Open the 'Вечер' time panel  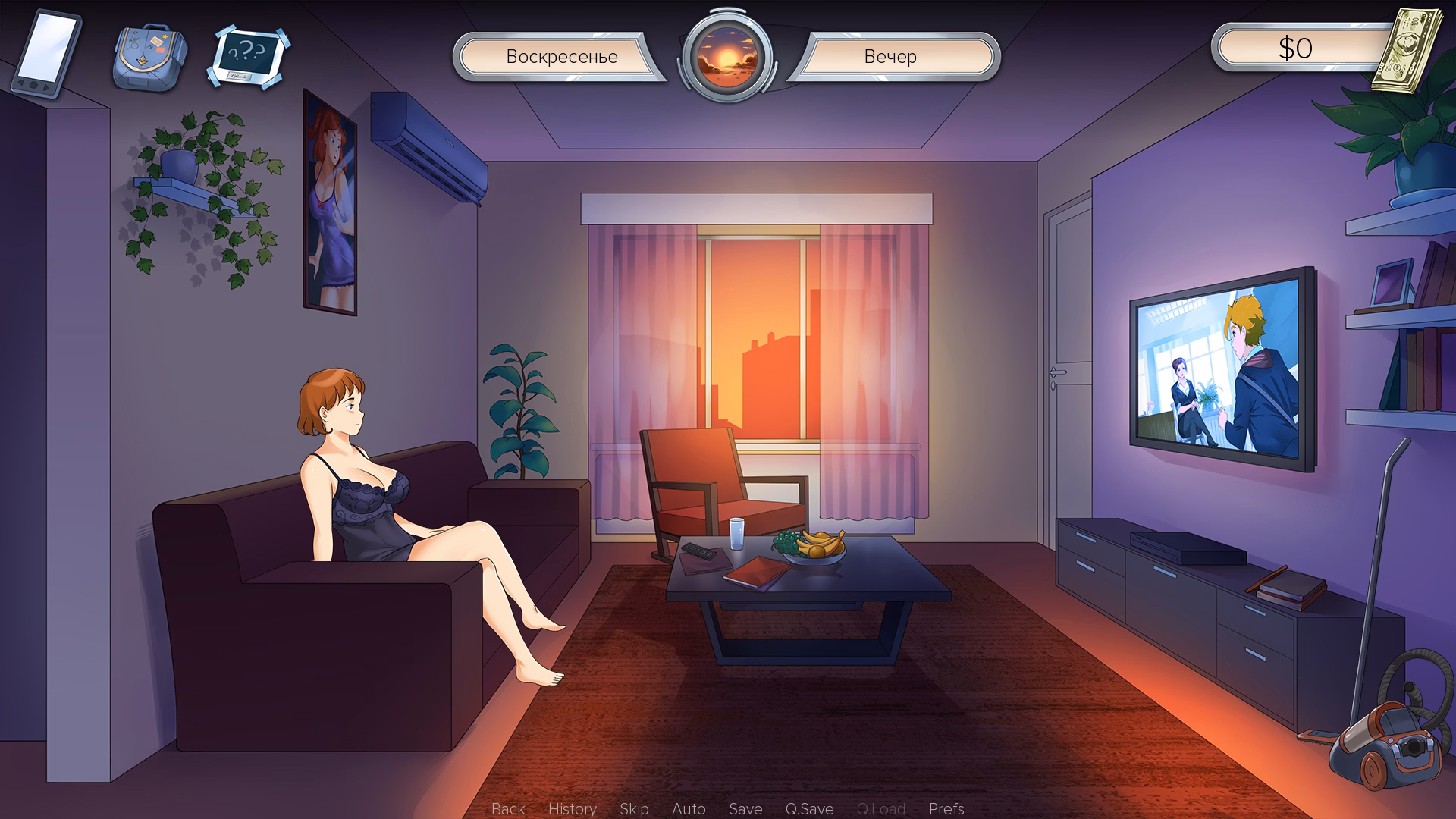point(891,57)
